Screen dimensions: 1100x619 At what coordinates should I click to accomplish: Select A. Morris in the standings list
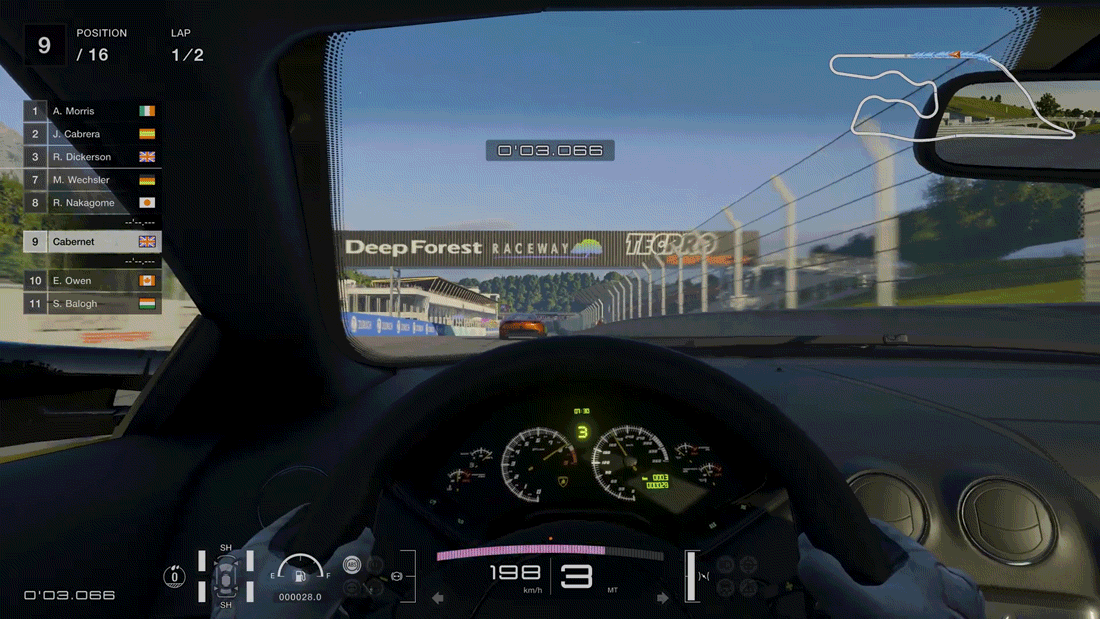tap(92, 111)
